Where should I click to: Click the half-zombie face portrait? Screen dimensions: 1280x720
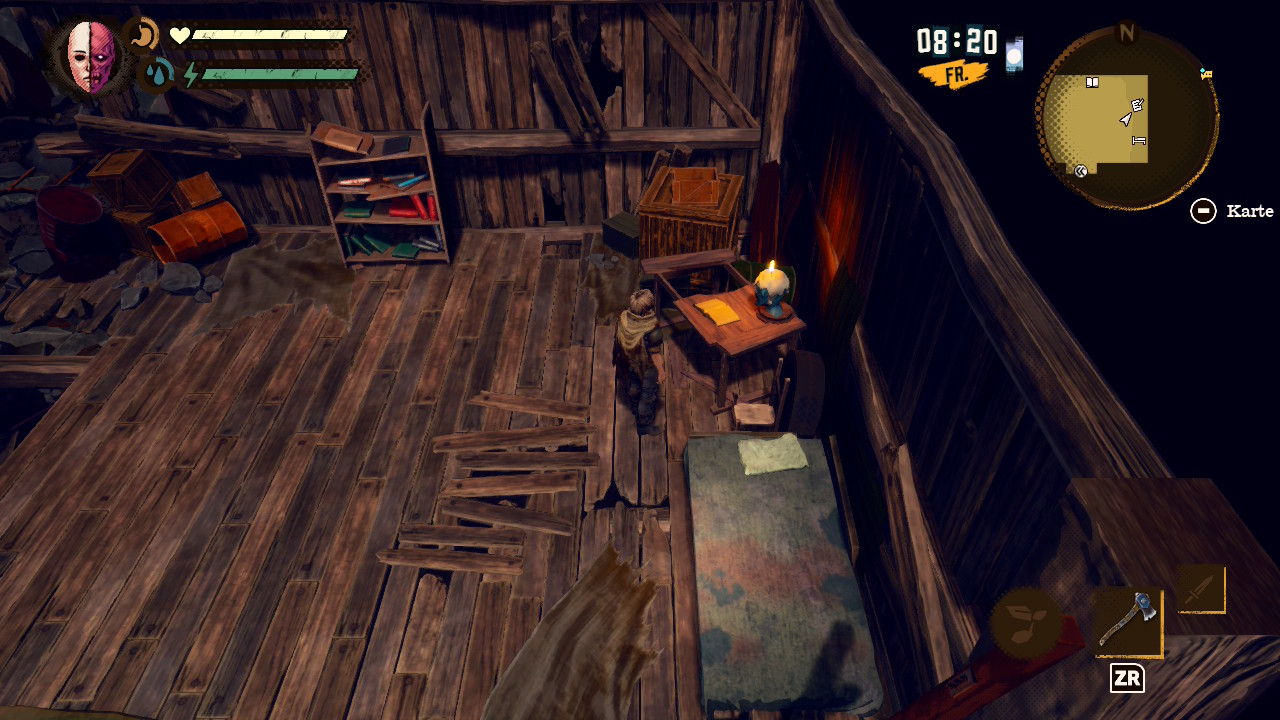[x=92, y=57]
